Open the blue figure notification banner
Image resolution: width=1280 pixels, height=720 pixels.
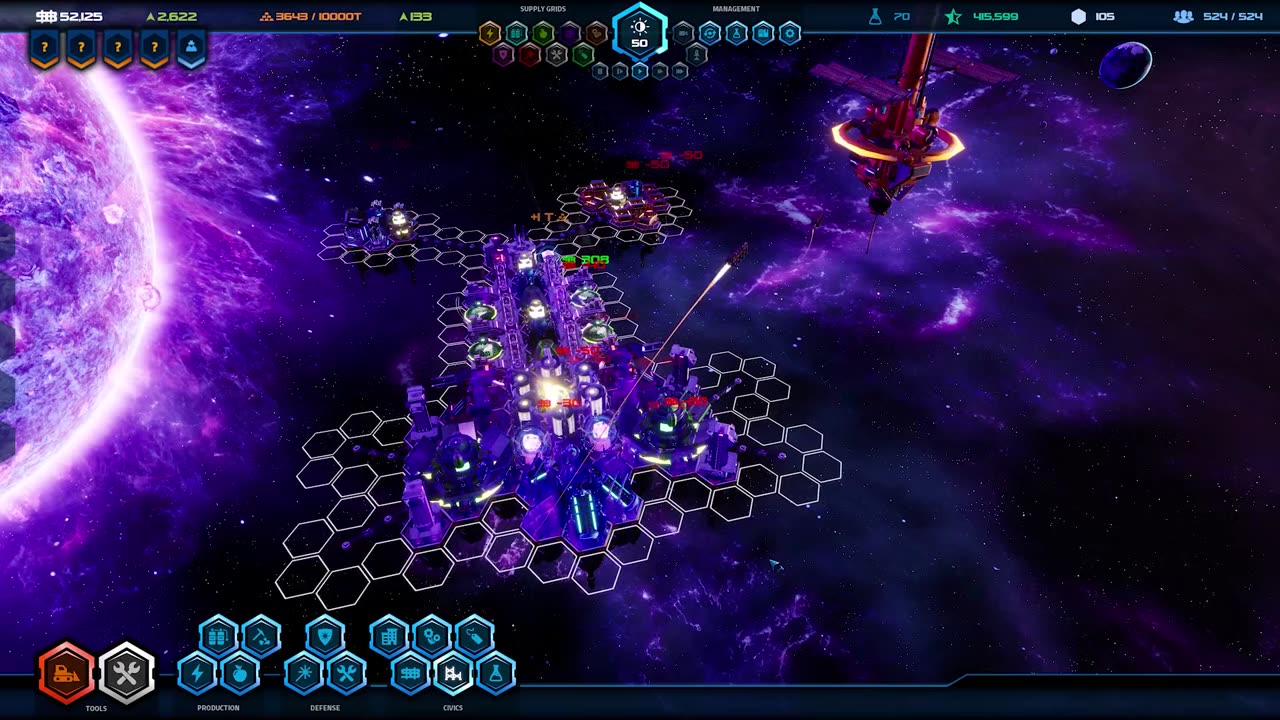[x=191, y=48]
